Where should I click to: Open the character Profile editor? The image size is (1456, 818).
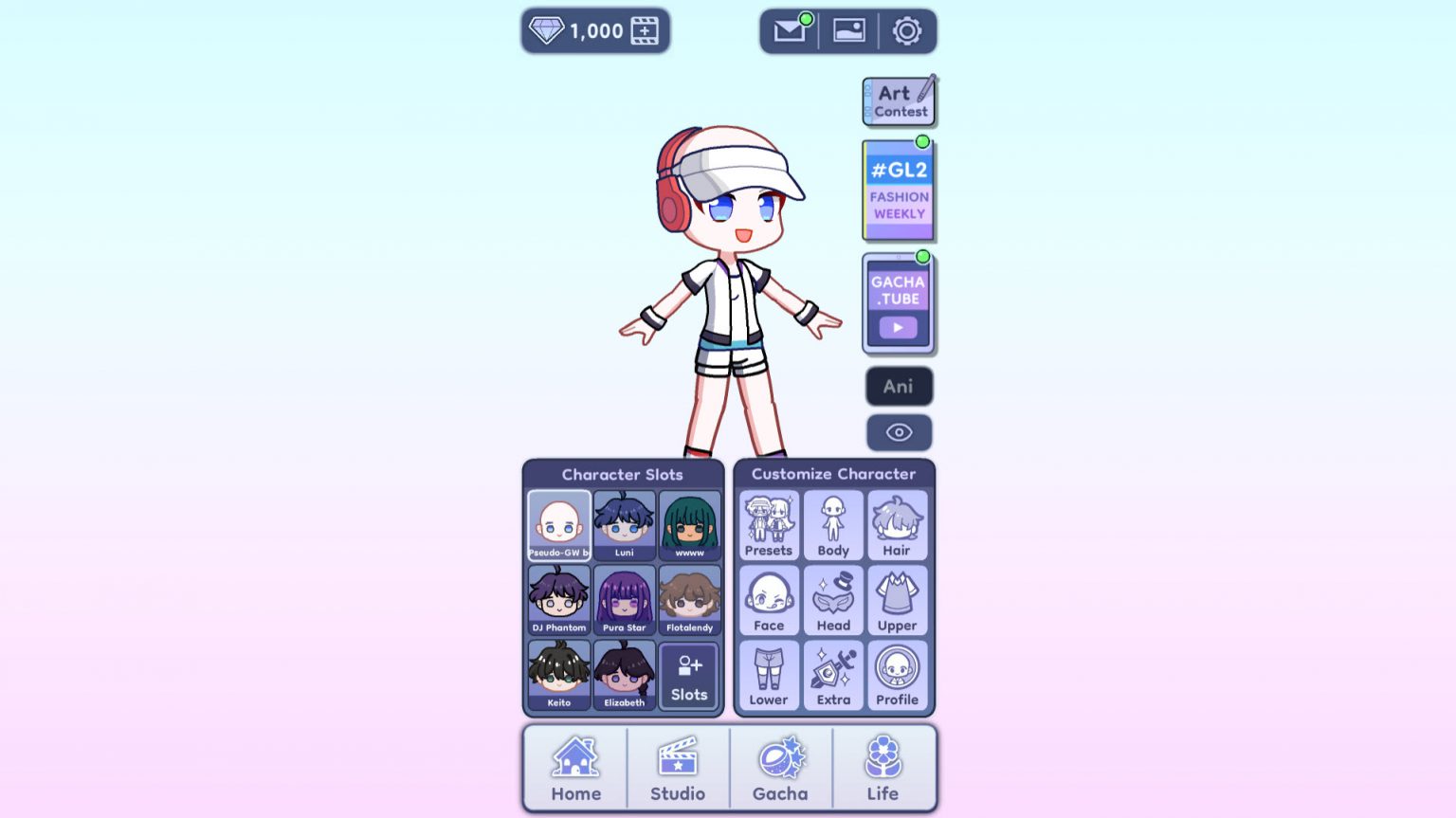(x=897, y=673)
